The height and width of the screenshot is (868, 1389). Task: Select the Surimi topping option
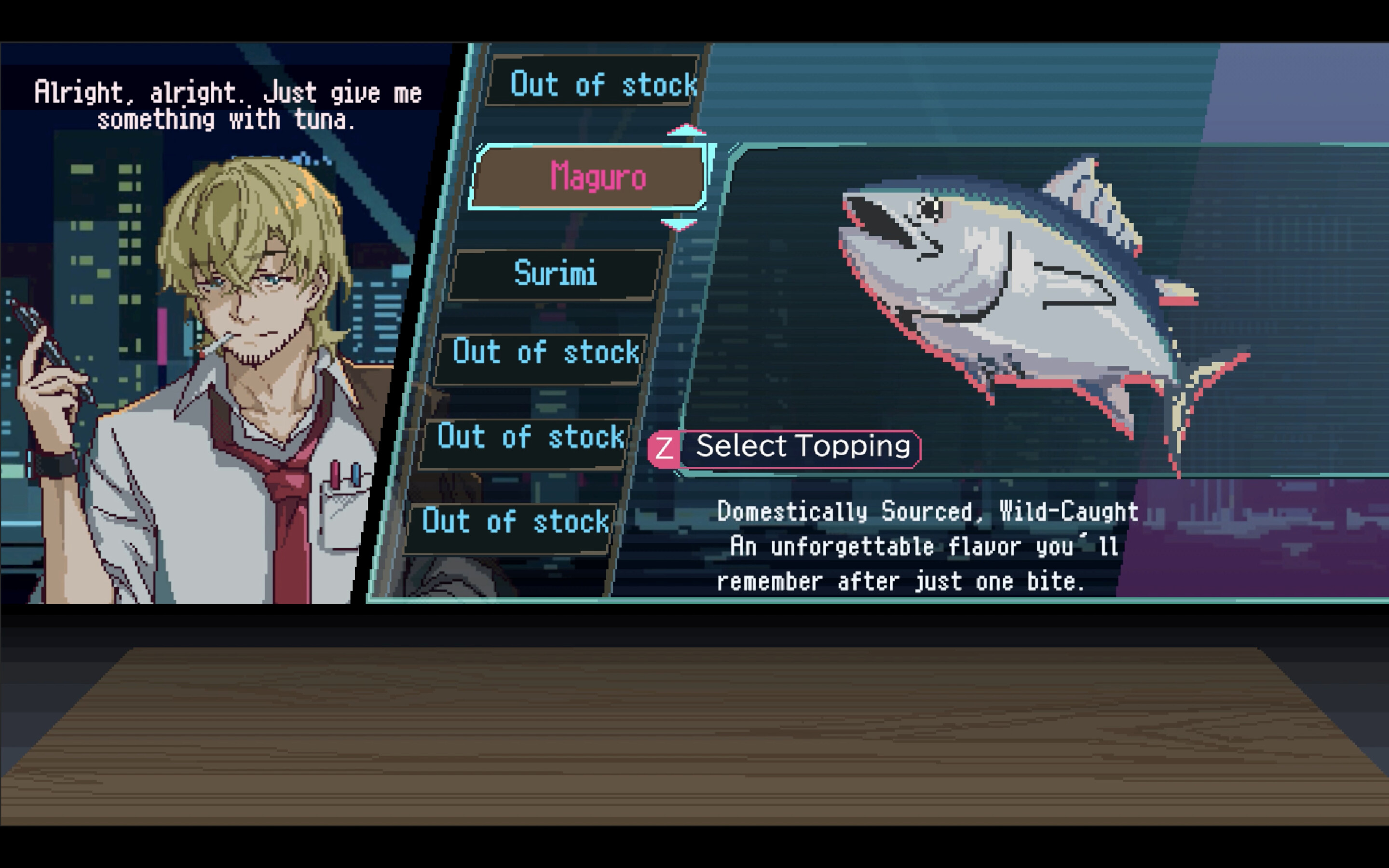pyautogui.click(x=554, y=274)
